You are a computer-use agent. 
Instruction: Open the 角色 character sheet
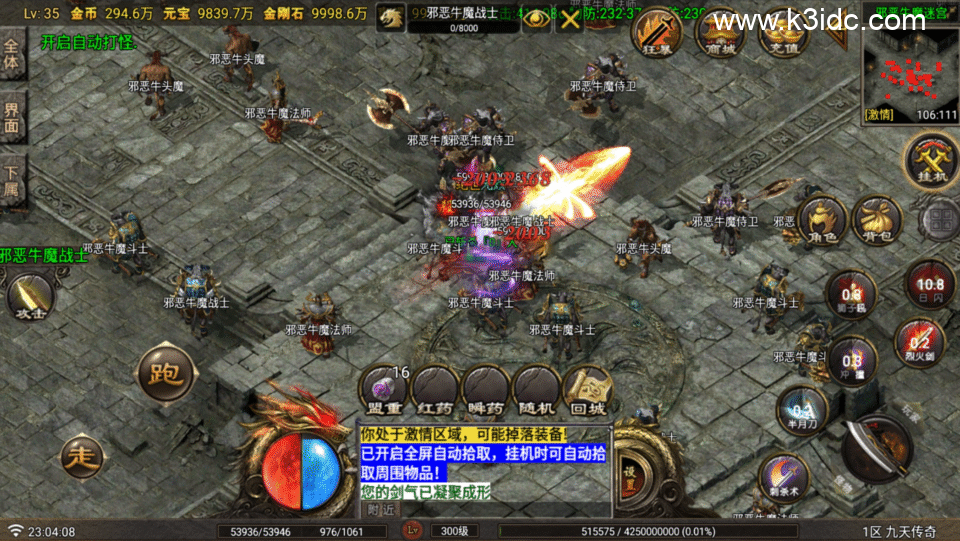point(822,220)
